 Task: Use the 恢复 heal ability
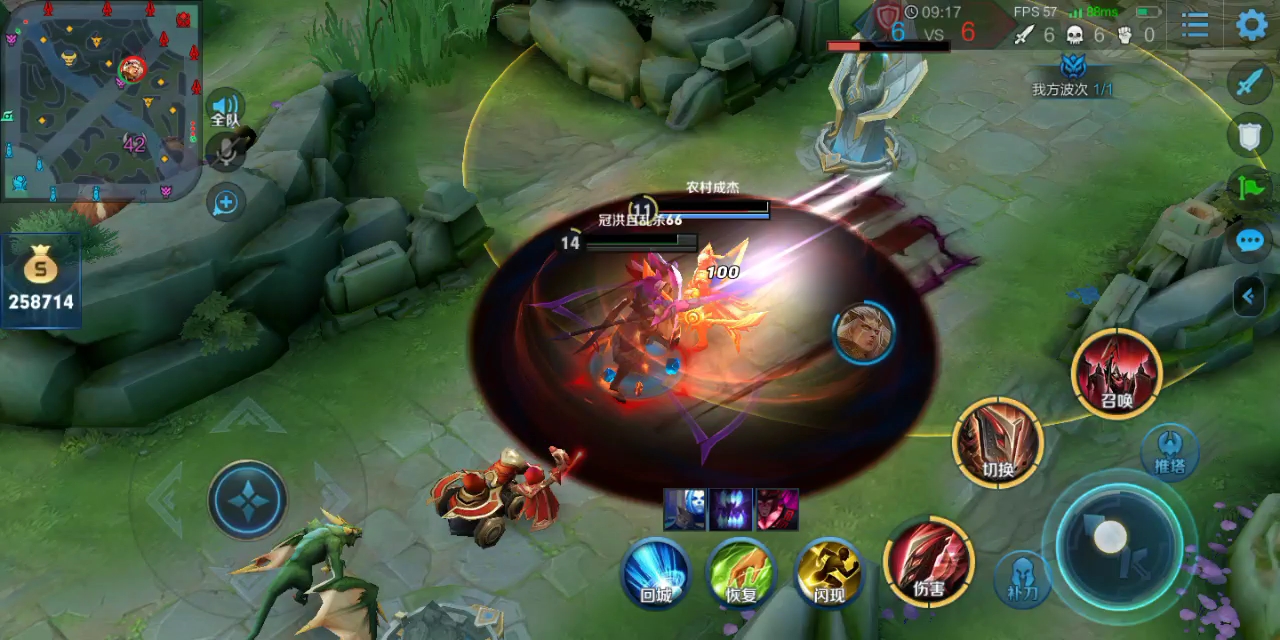741,573
